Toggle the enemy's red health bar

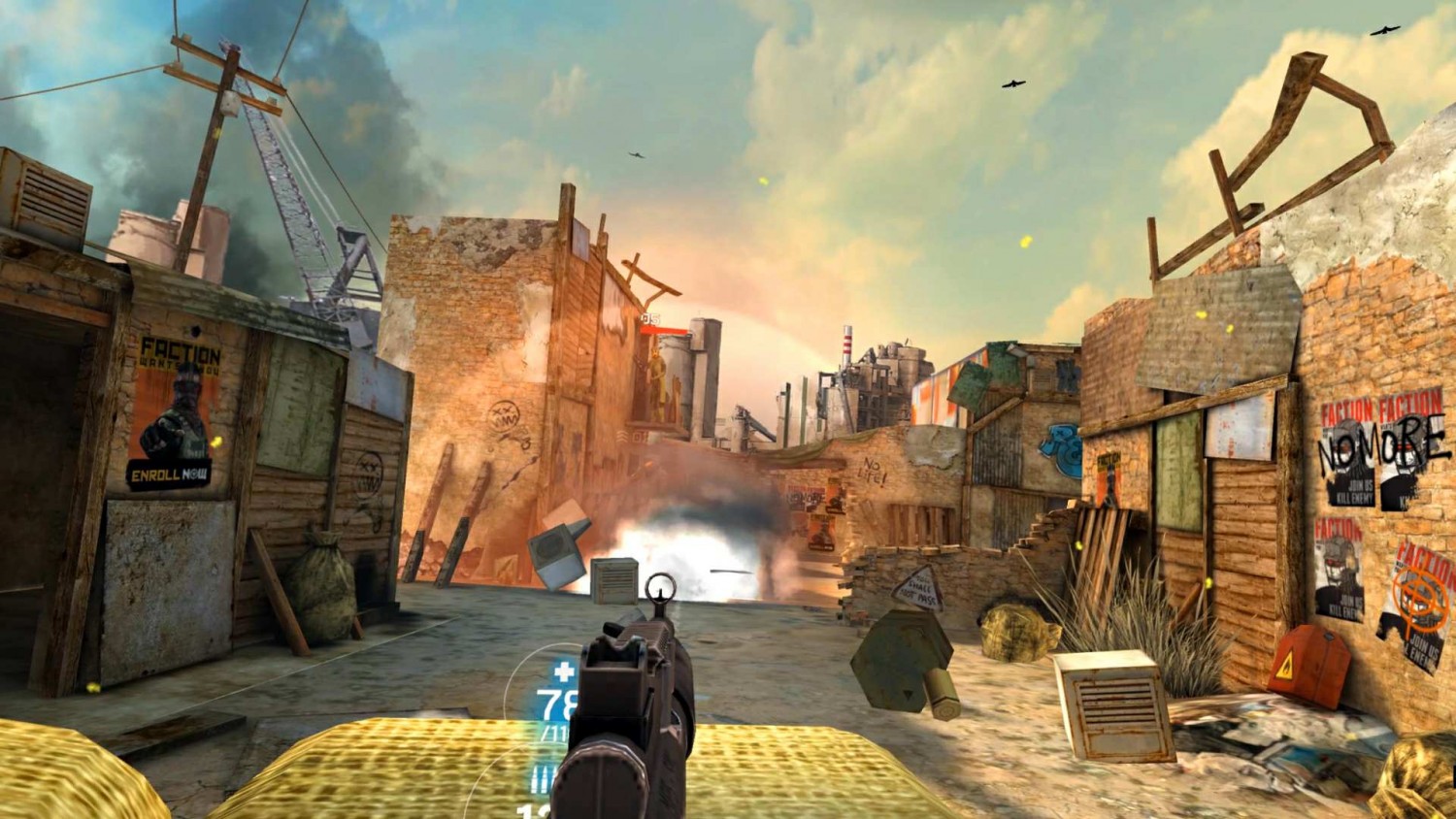[663, 331]
